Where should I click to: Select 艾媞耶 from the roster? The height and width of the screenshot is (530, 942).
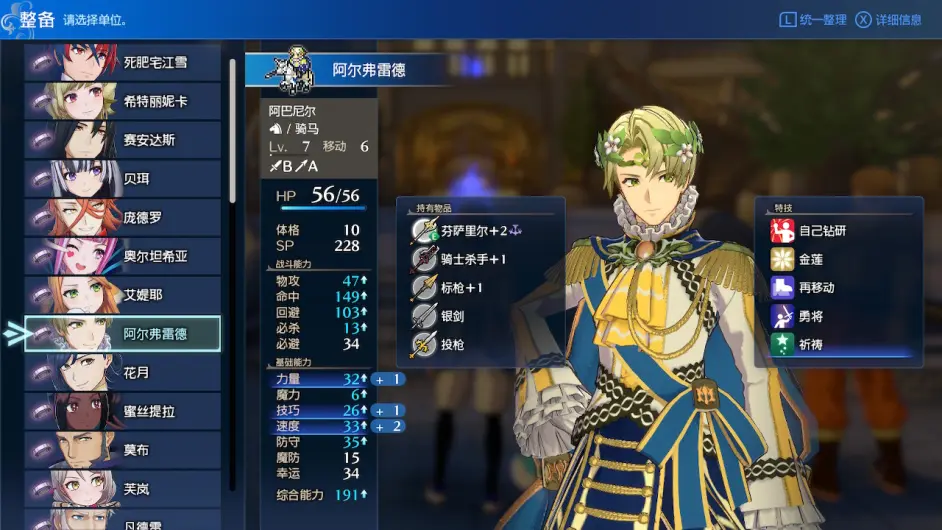[122, 295]
